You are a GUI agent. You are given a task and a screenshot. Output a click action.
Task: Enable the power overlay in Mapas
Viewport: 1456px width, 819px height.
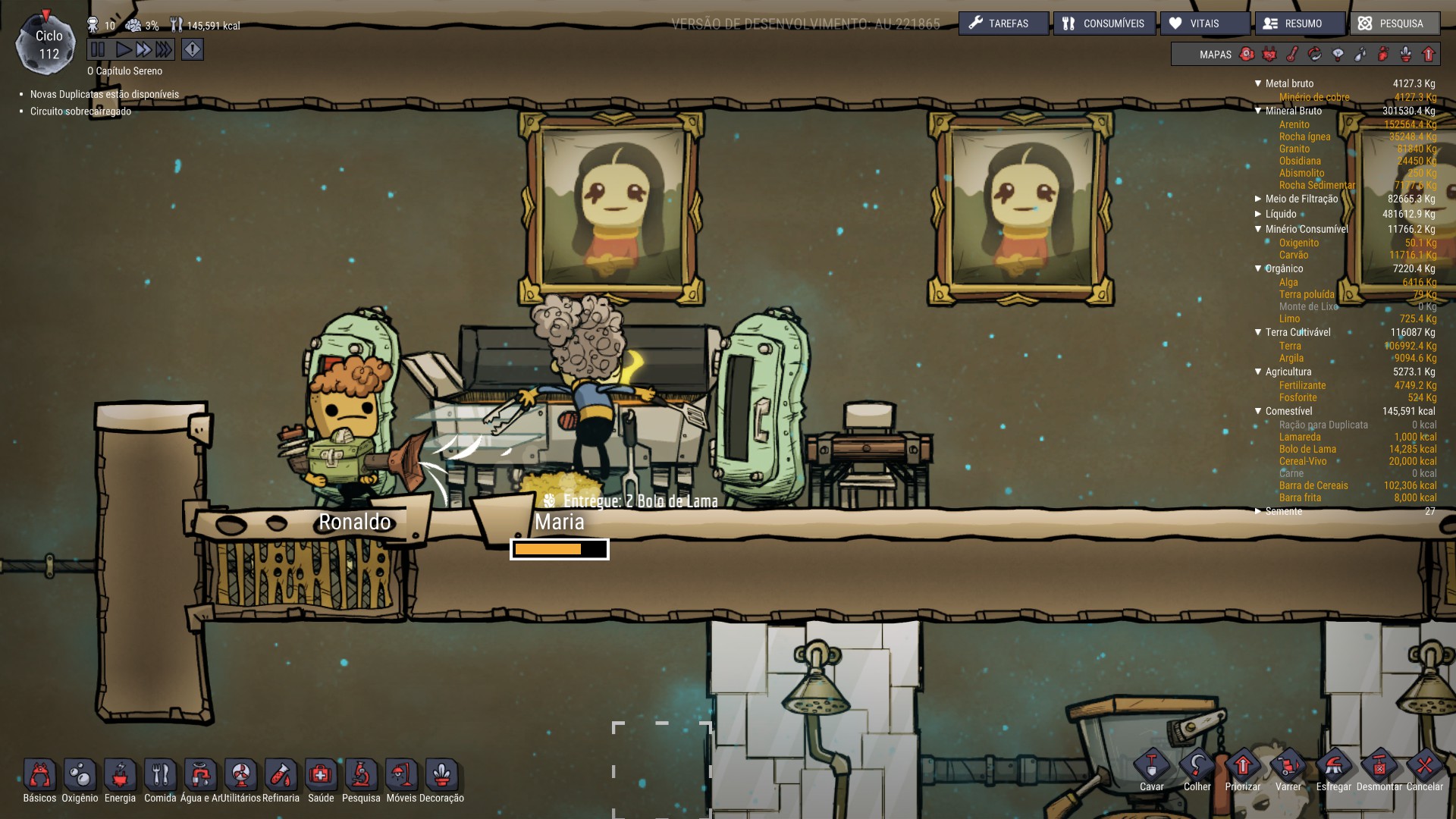pyautogui.click(x=1268, y=54)
